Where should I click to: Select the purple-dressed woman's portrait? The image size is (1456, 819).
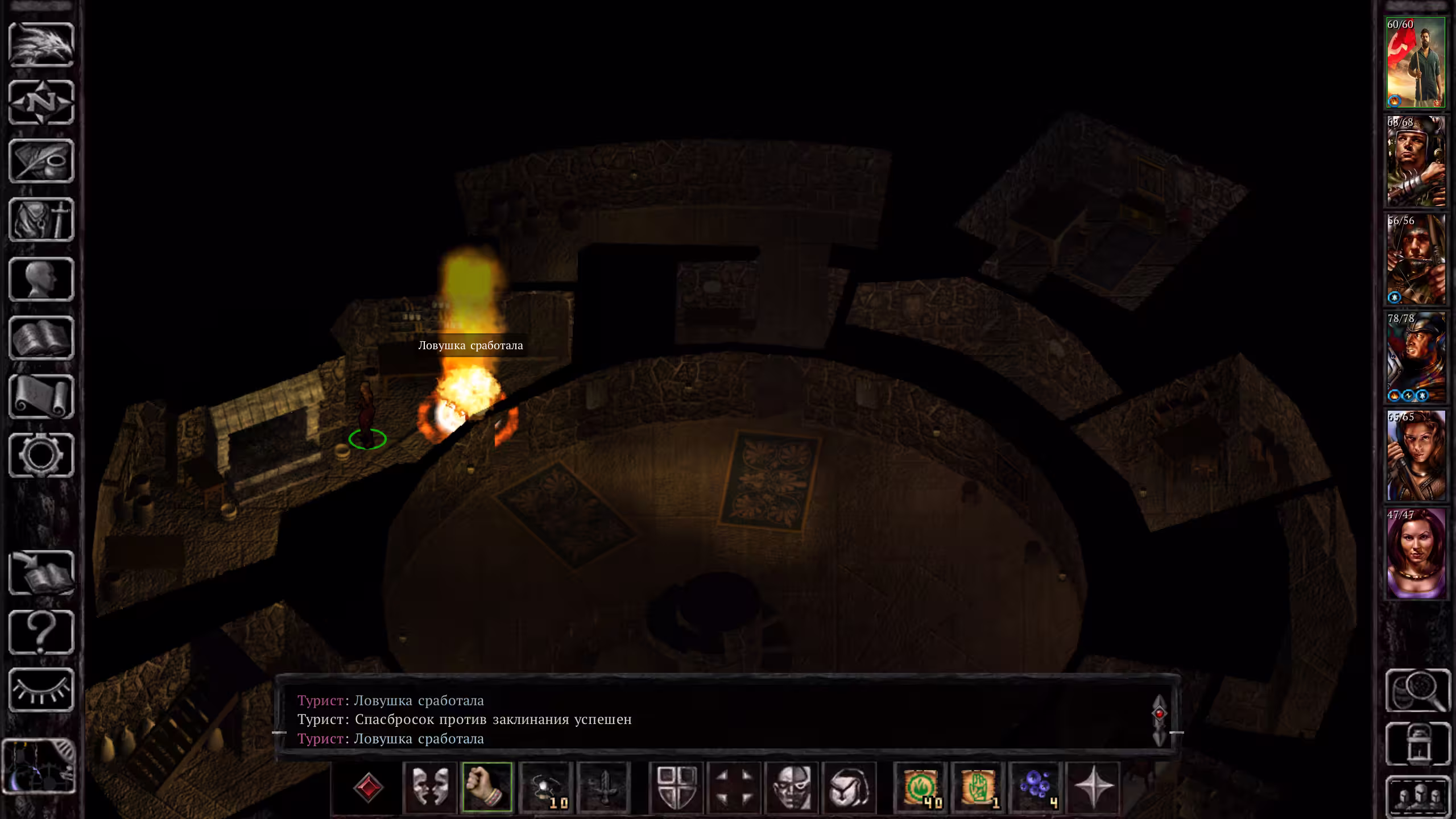(1415, 553)
